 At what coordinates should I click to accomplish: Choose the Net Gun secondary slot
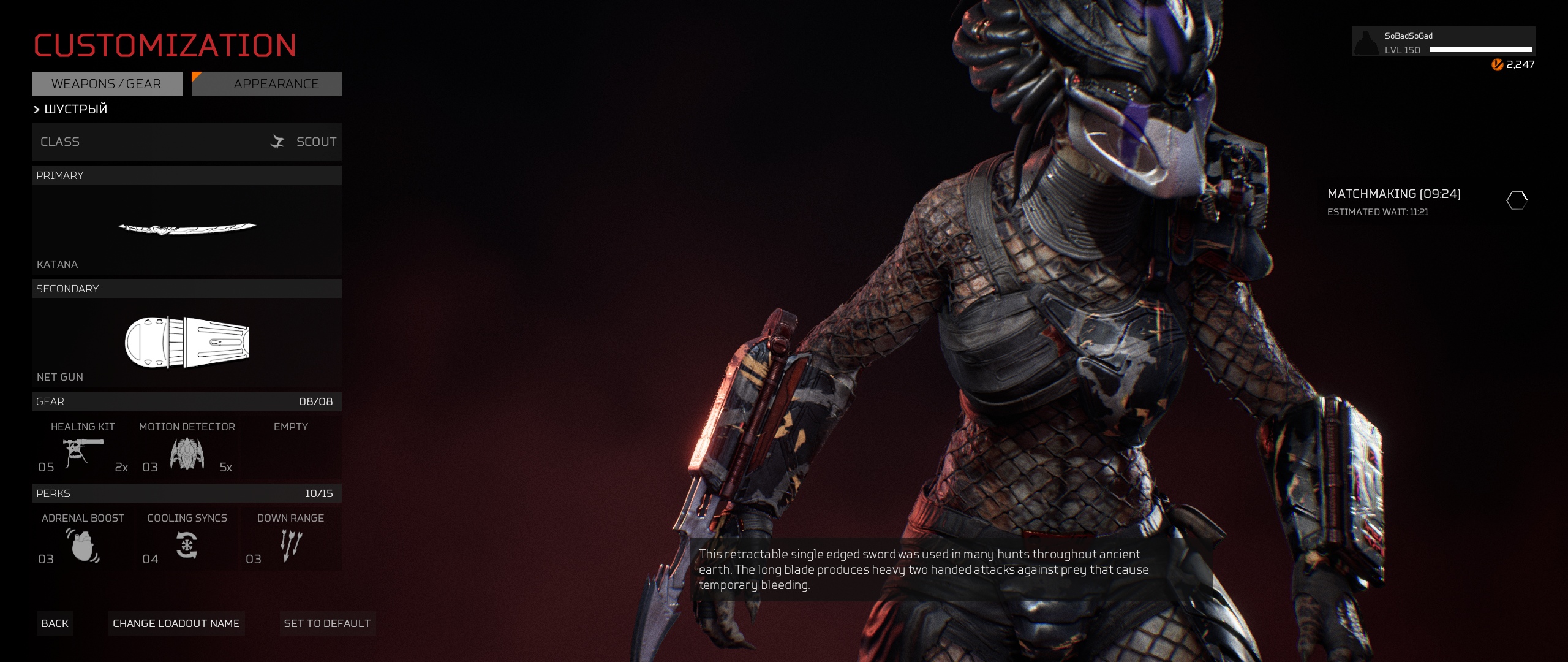coord(187,343)
